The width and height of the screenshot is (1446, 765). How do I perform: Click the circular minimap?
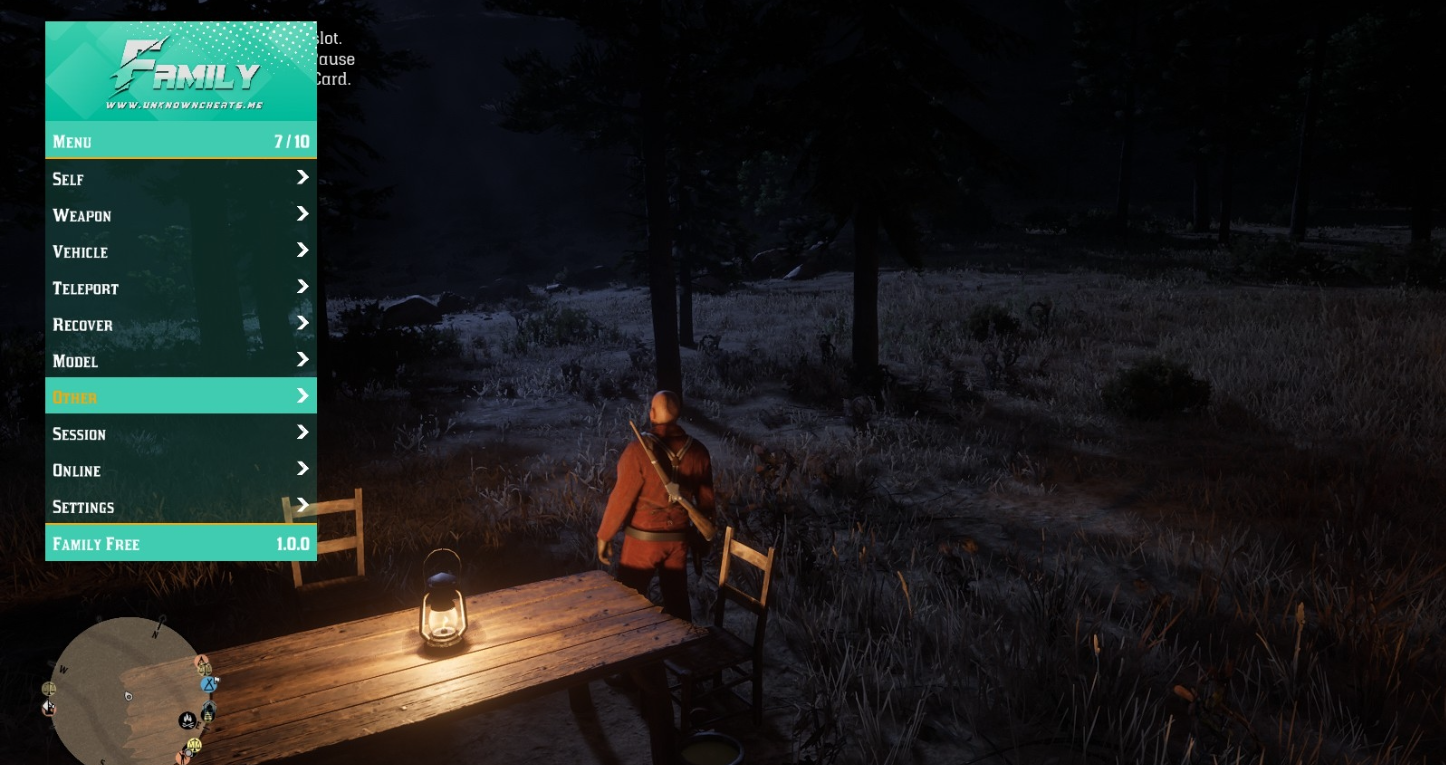click(128, 692)
